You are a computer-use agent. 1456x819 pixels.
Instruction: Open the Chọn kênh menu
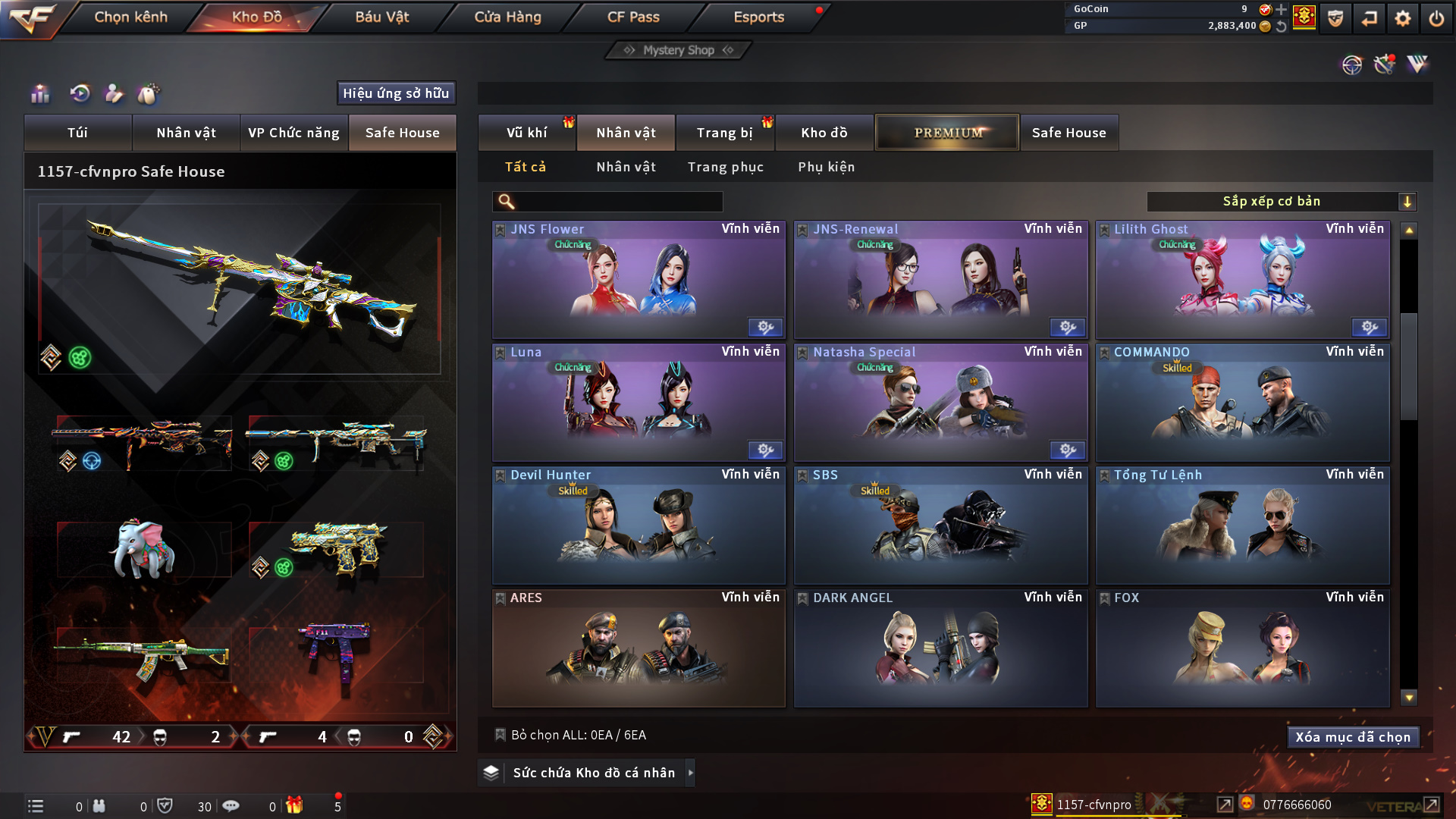(130, 17)
